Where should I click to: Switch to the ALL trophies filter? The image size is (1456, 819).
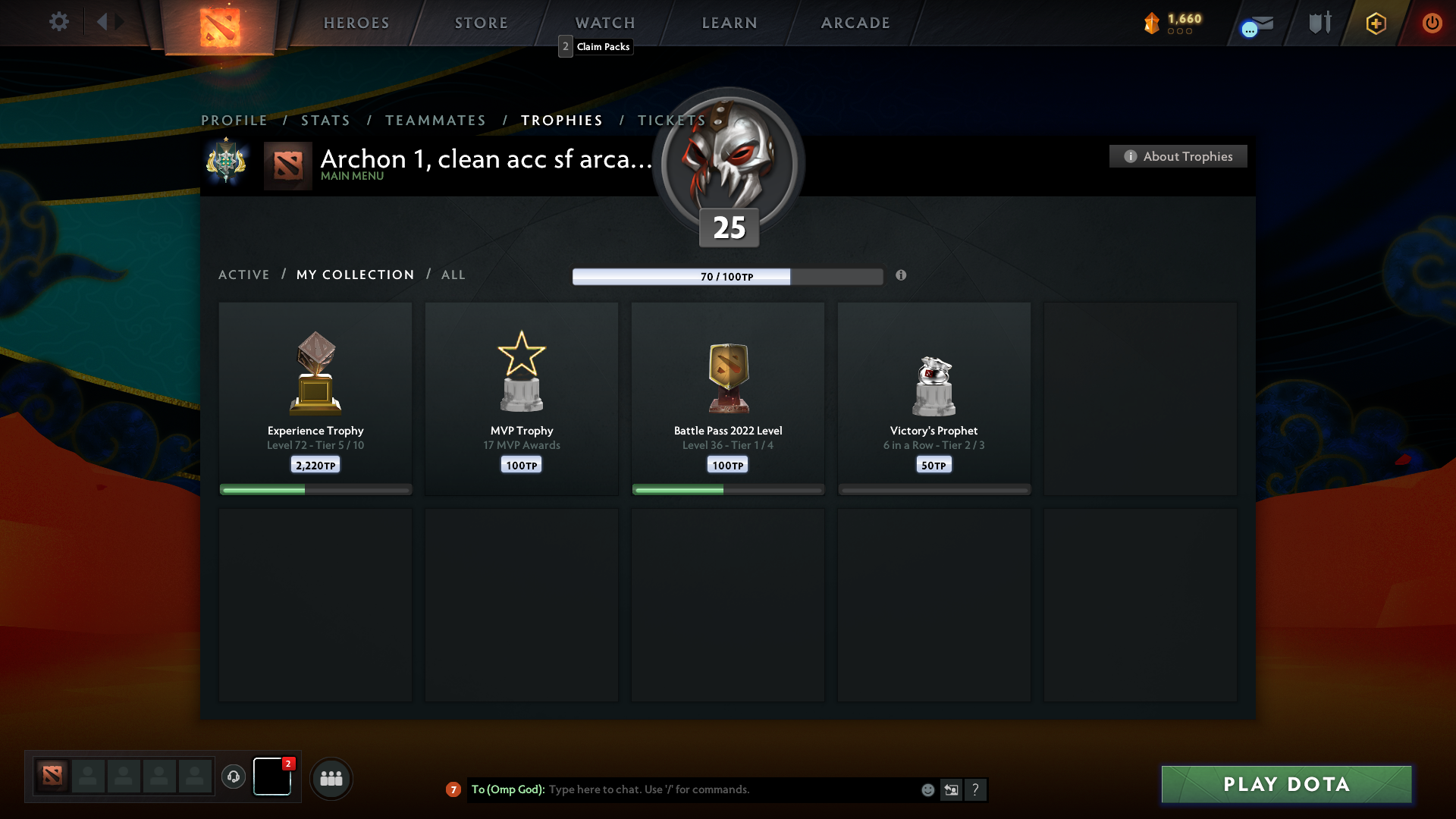pos(453,275)
